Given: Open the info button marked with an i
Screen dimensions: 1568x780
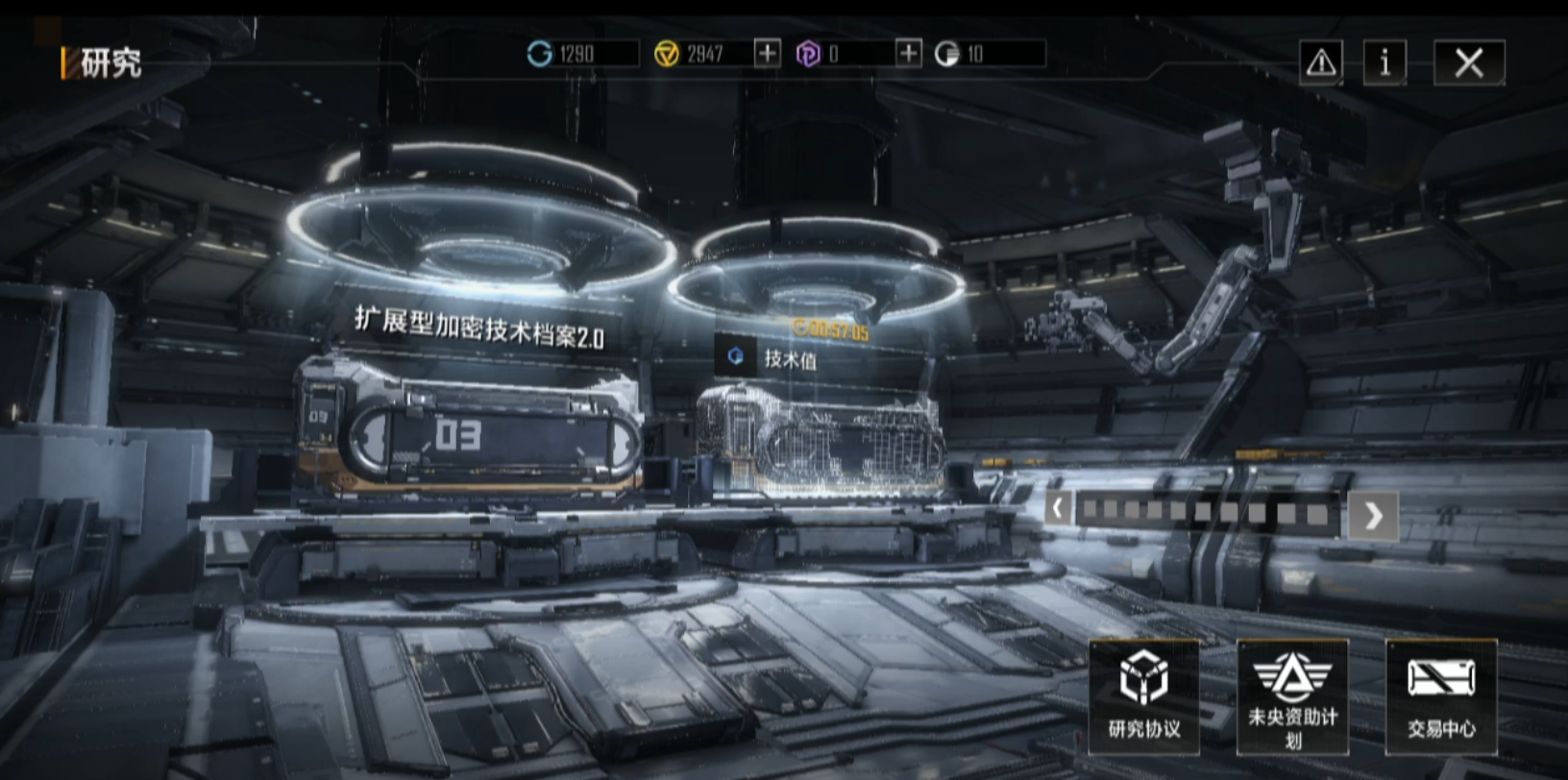Looking at the screenshot, I should [x=1384, y=63].
